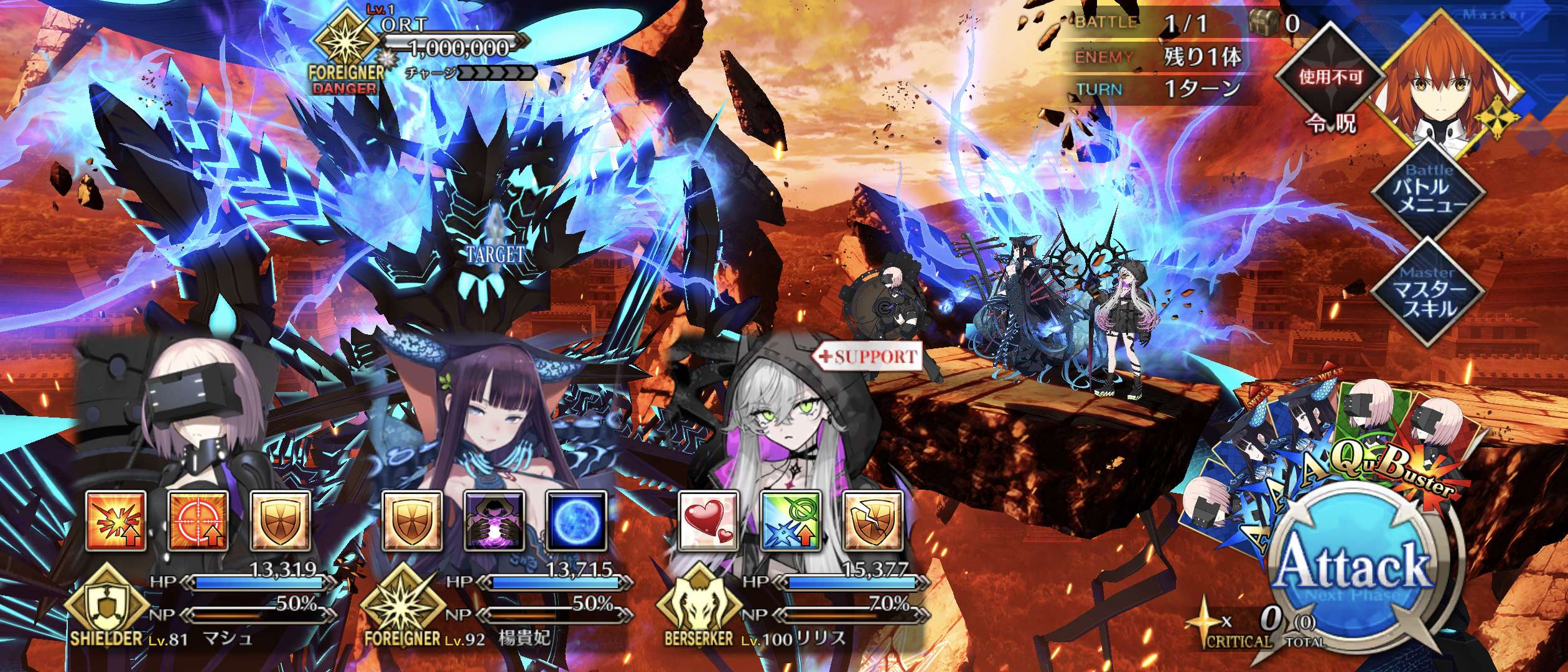
Task: Activate Lilith's cracked shield skill
Action: 872,521
